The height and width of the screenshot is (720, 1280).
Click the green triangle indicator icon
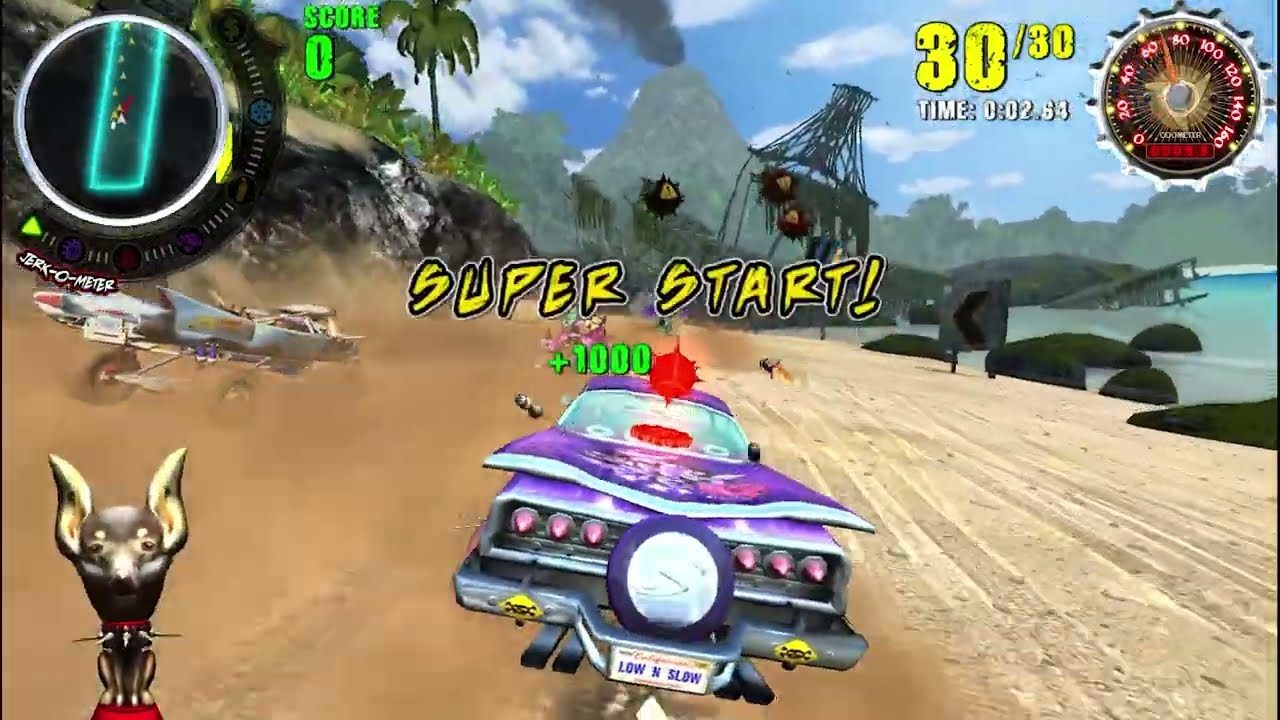[32, 224]
